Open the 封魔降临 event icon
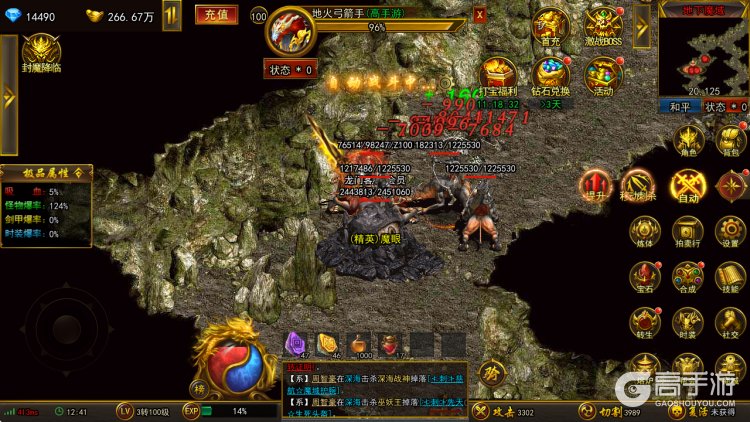This screenshot has width=750, height=422. 42,52
